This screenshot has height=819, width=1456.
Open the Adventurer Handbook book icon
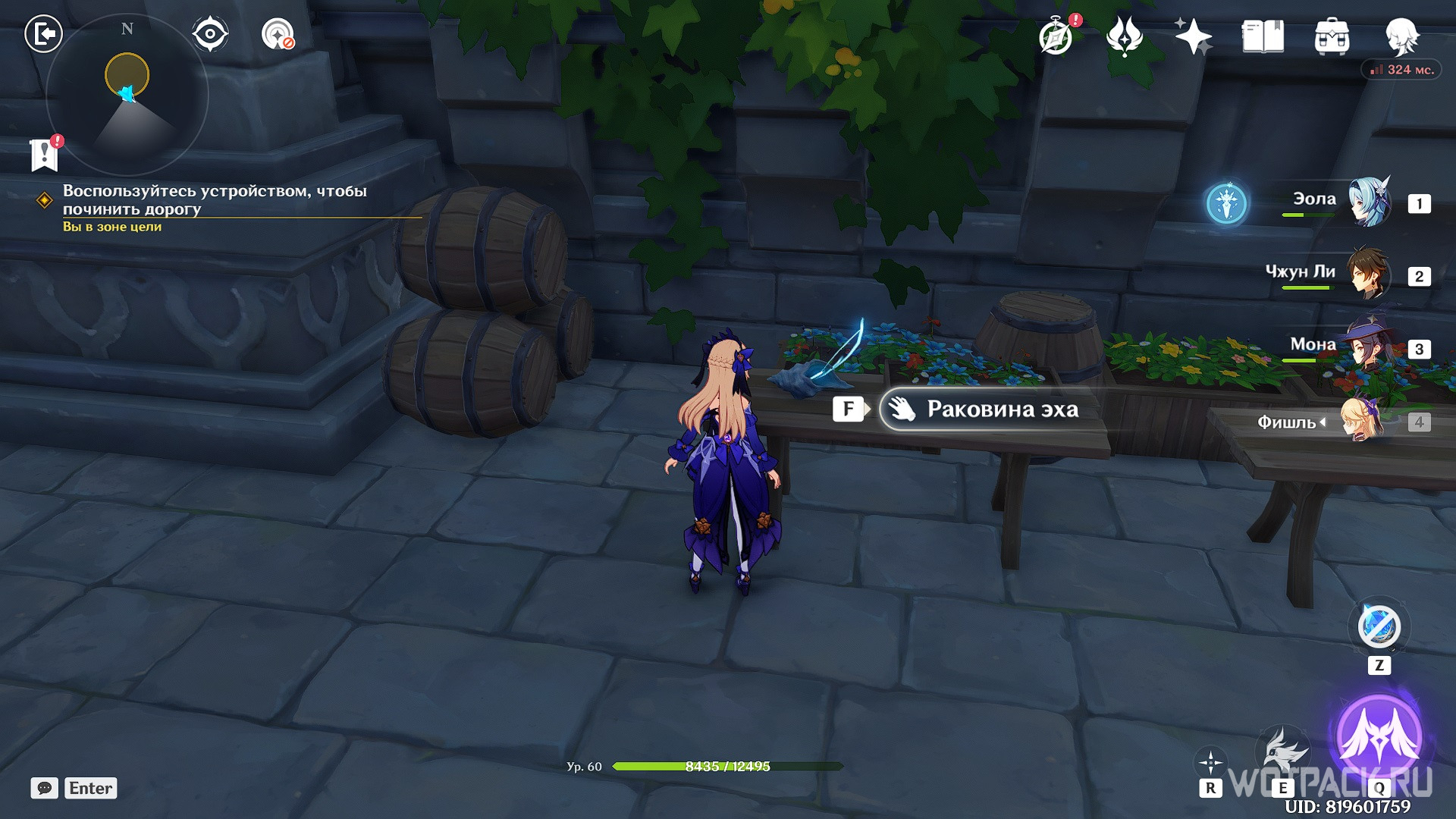tap(1263, 36)
